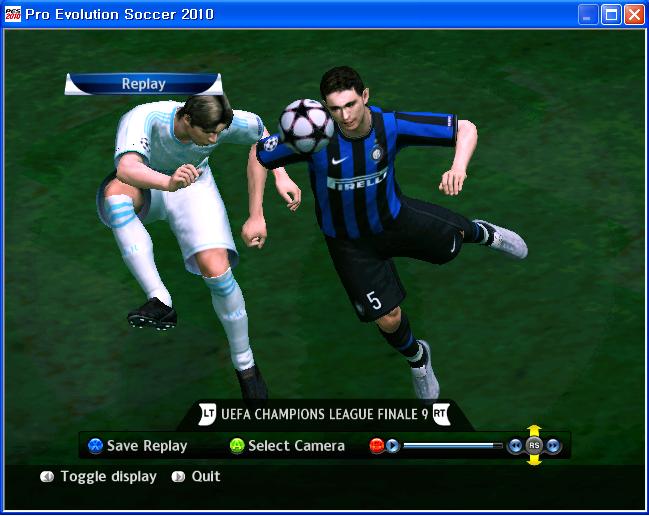Quit the replay viewer
The width and height of the screenshot is (649, 516).
click(x=205, y=477)
